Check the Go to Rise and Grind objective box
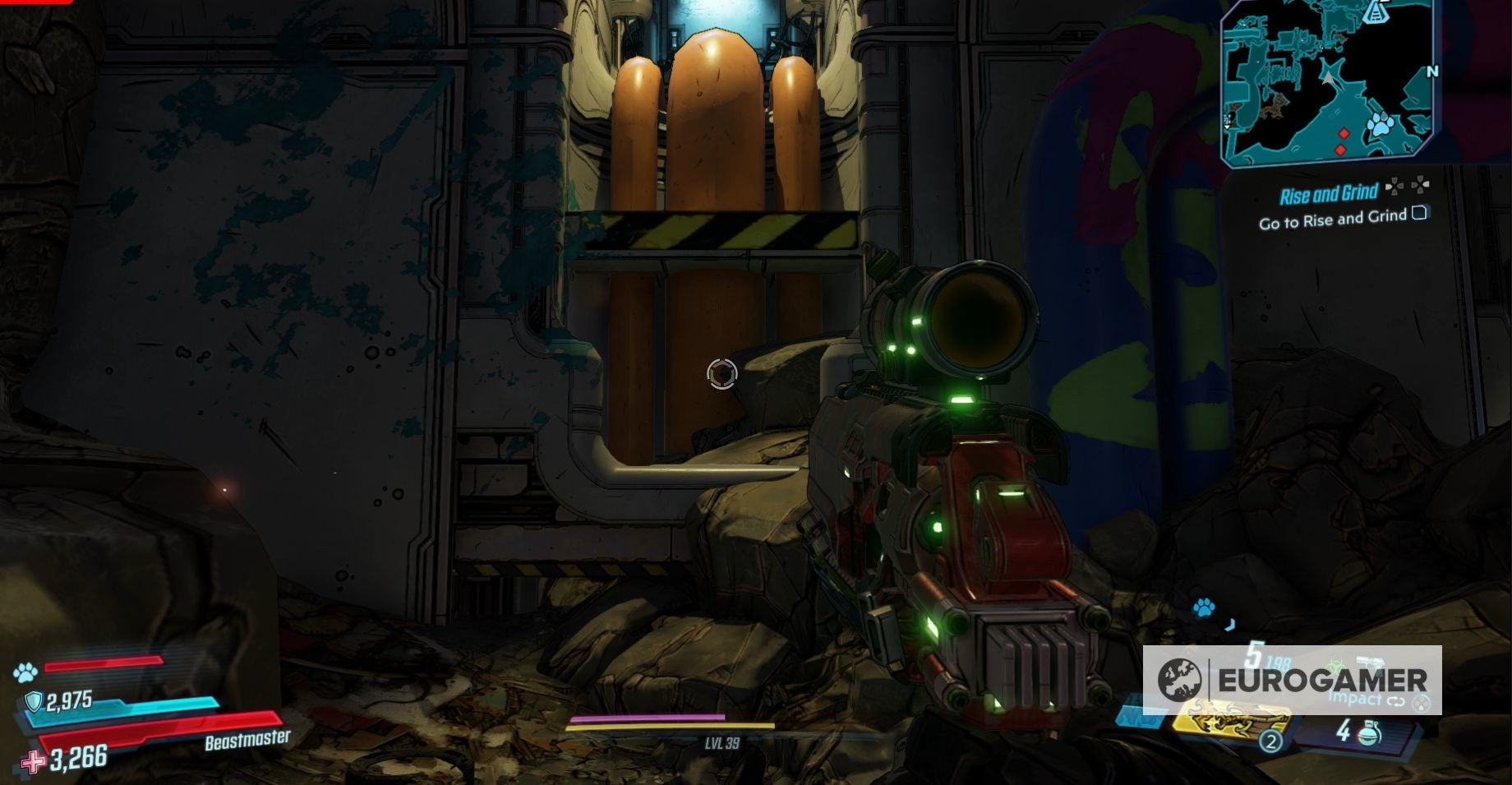 pyautogui.click(x=1419, y=215)
